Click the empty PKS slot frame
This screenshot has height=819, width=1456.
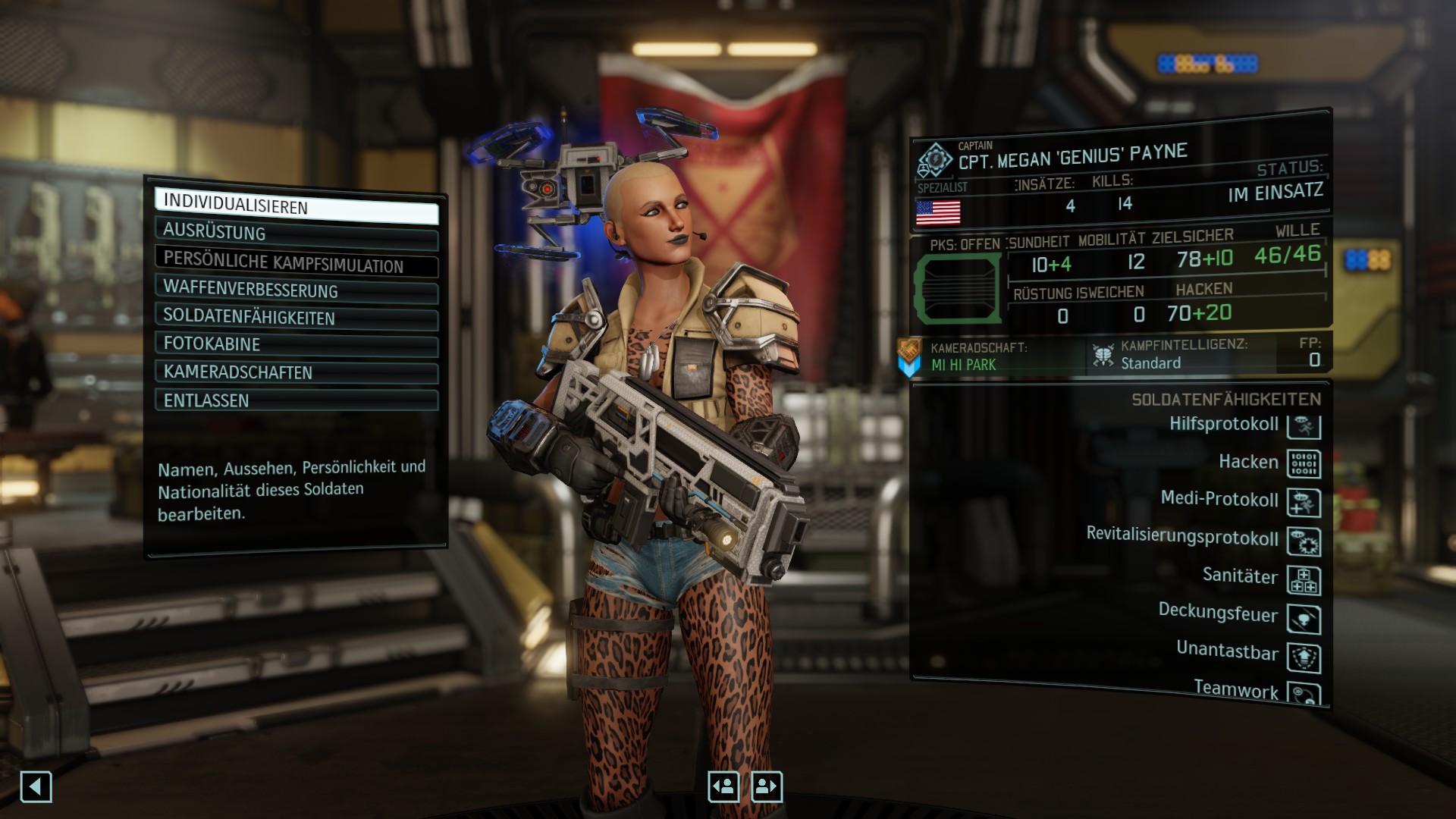pos(957,289)
